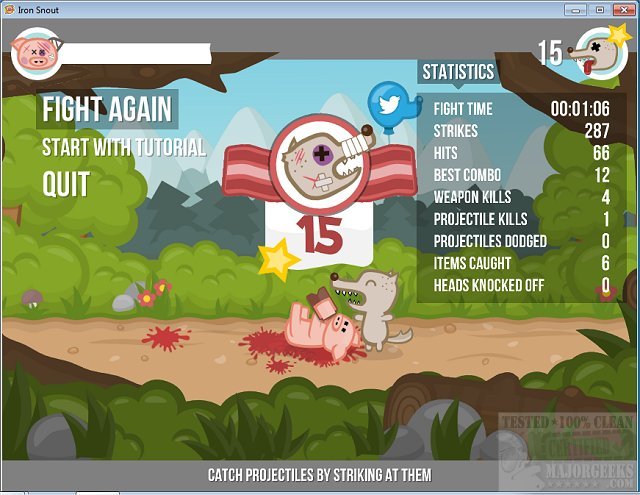Select Fight Again

pyautogui.click(x=106, y=109)
